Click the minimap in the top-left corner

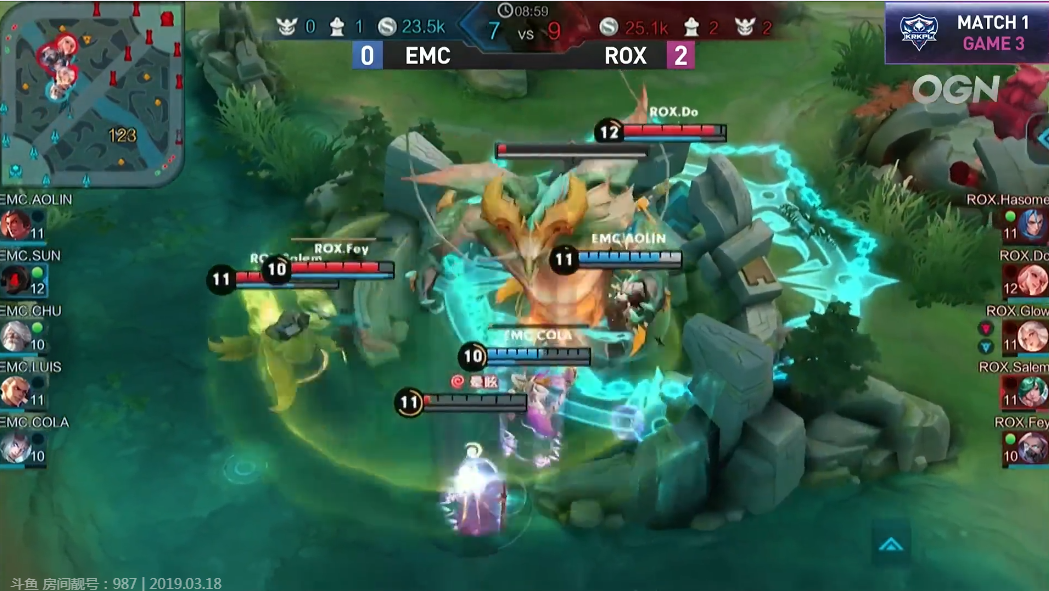[x=92, y=94]
